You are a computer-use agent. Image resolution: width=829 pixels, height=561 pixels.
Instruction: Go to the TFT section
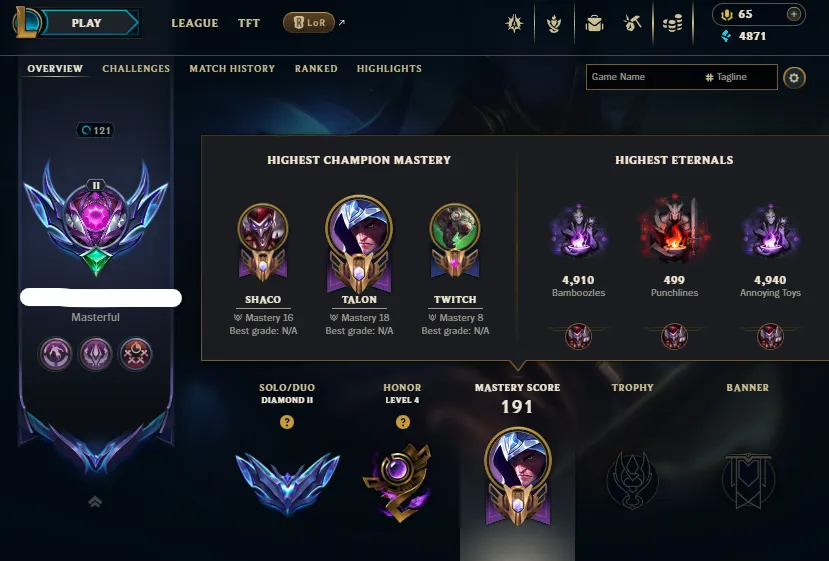coord(249,23)
